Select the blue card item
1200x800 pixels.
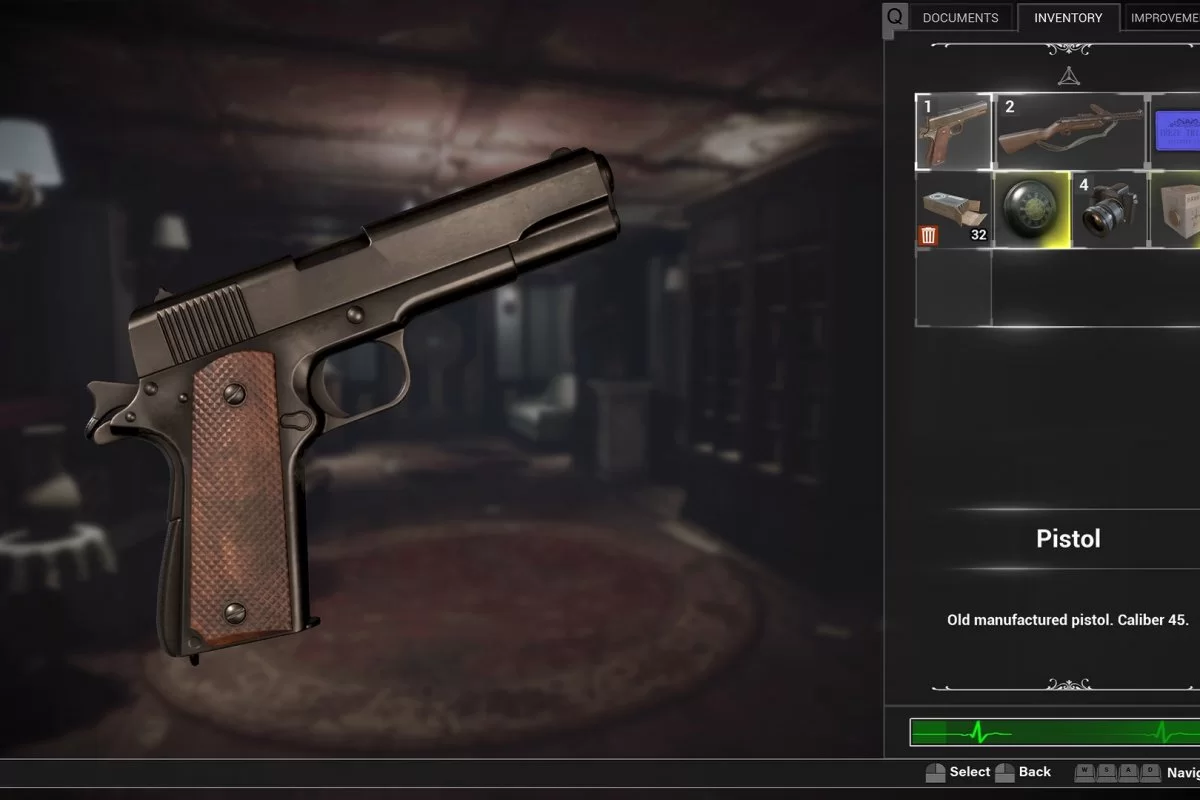1176,131
